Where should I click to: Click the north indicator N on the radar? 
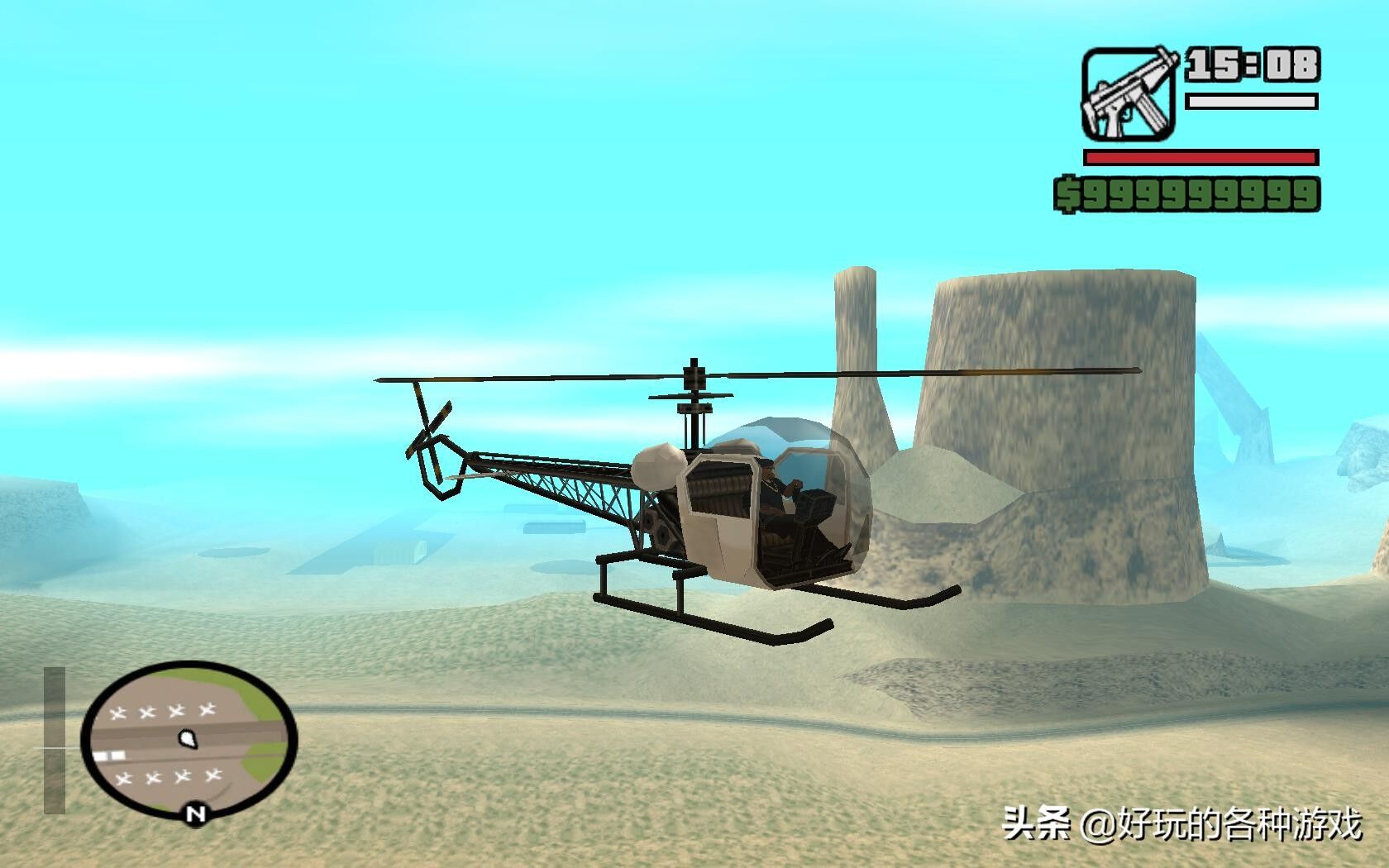196,813
